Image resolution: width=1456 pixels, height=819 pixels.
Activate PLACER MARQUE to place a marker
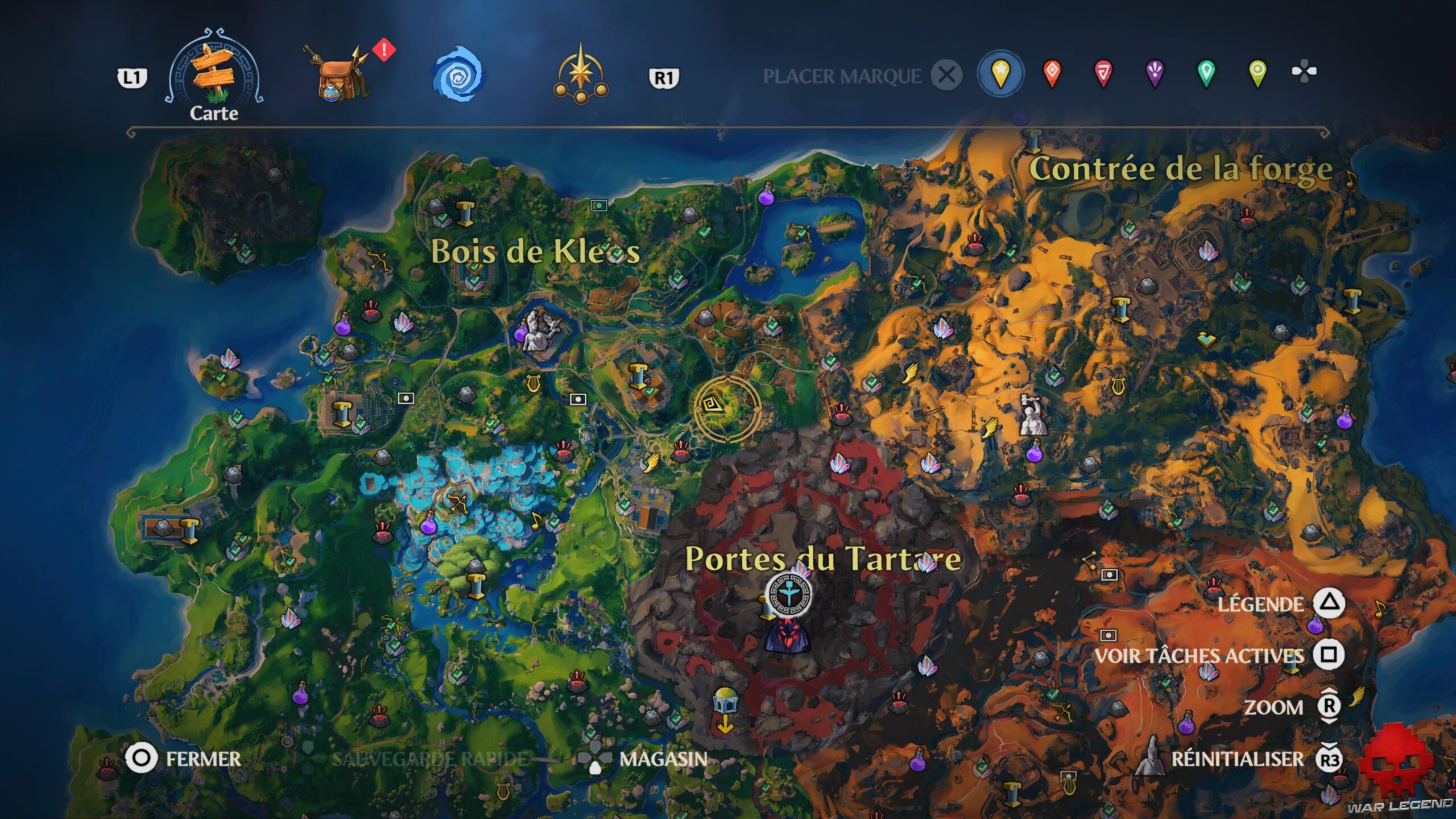[x=843, y=75]
